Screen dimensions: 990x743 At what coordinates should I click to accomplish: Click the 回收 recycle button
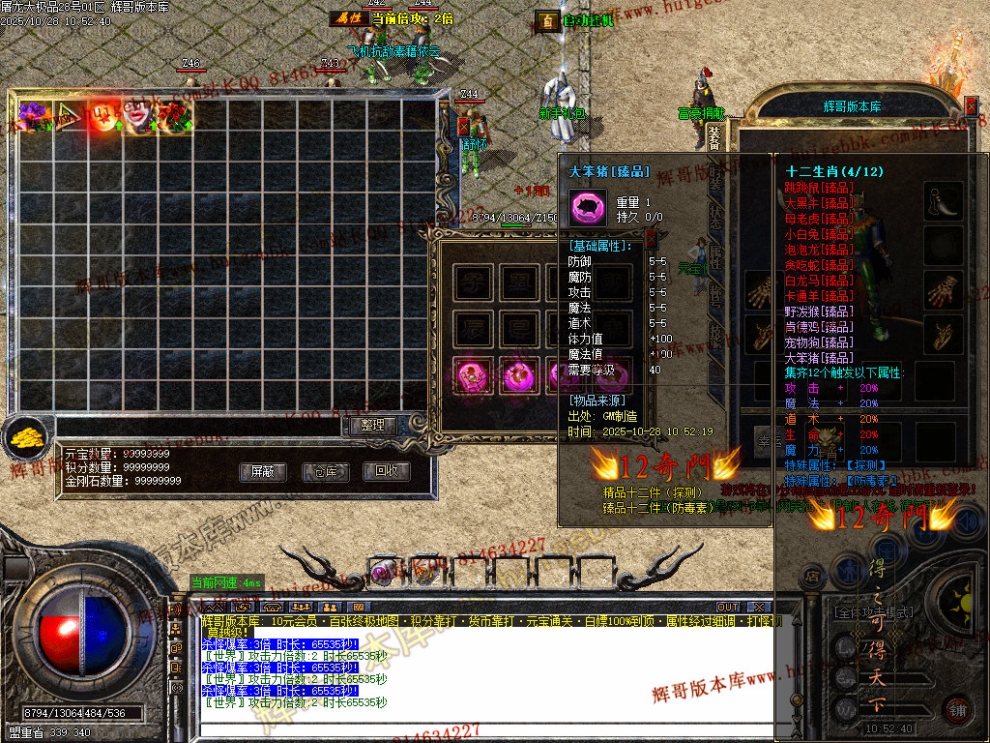pos(386,472)
